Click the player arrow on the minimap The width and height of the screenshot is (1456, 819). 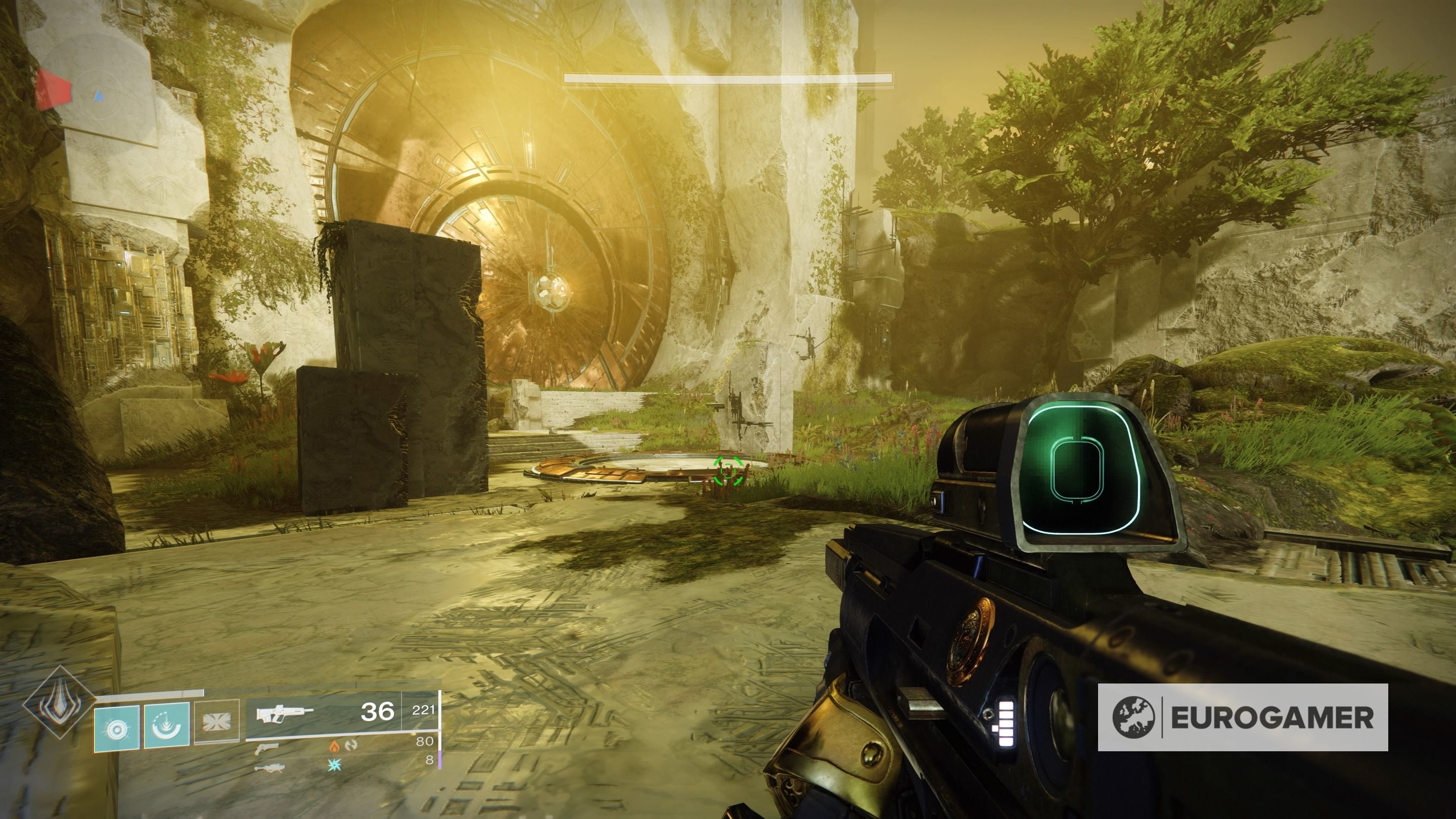pos(99,96)
